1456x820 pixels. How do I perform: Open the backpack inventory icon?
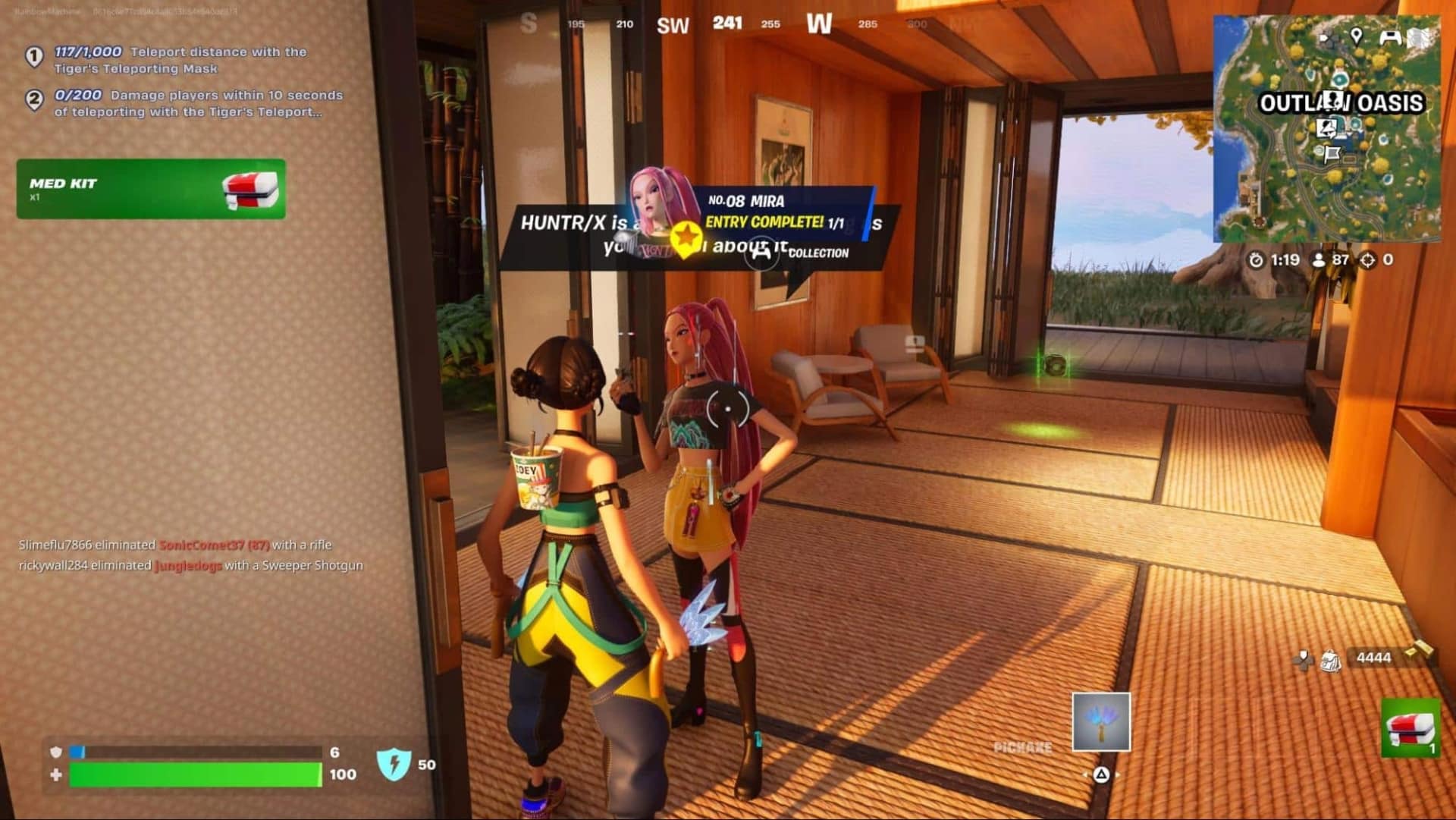coord(1330,660)
